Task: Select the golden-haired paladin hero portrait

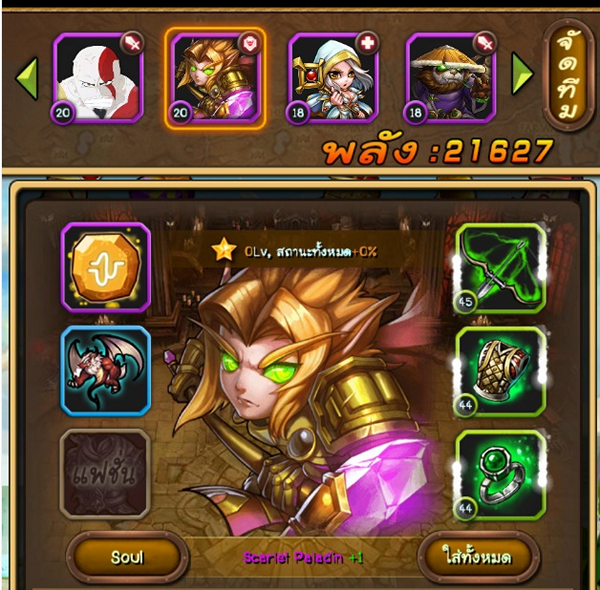Action: pos(215,78)
